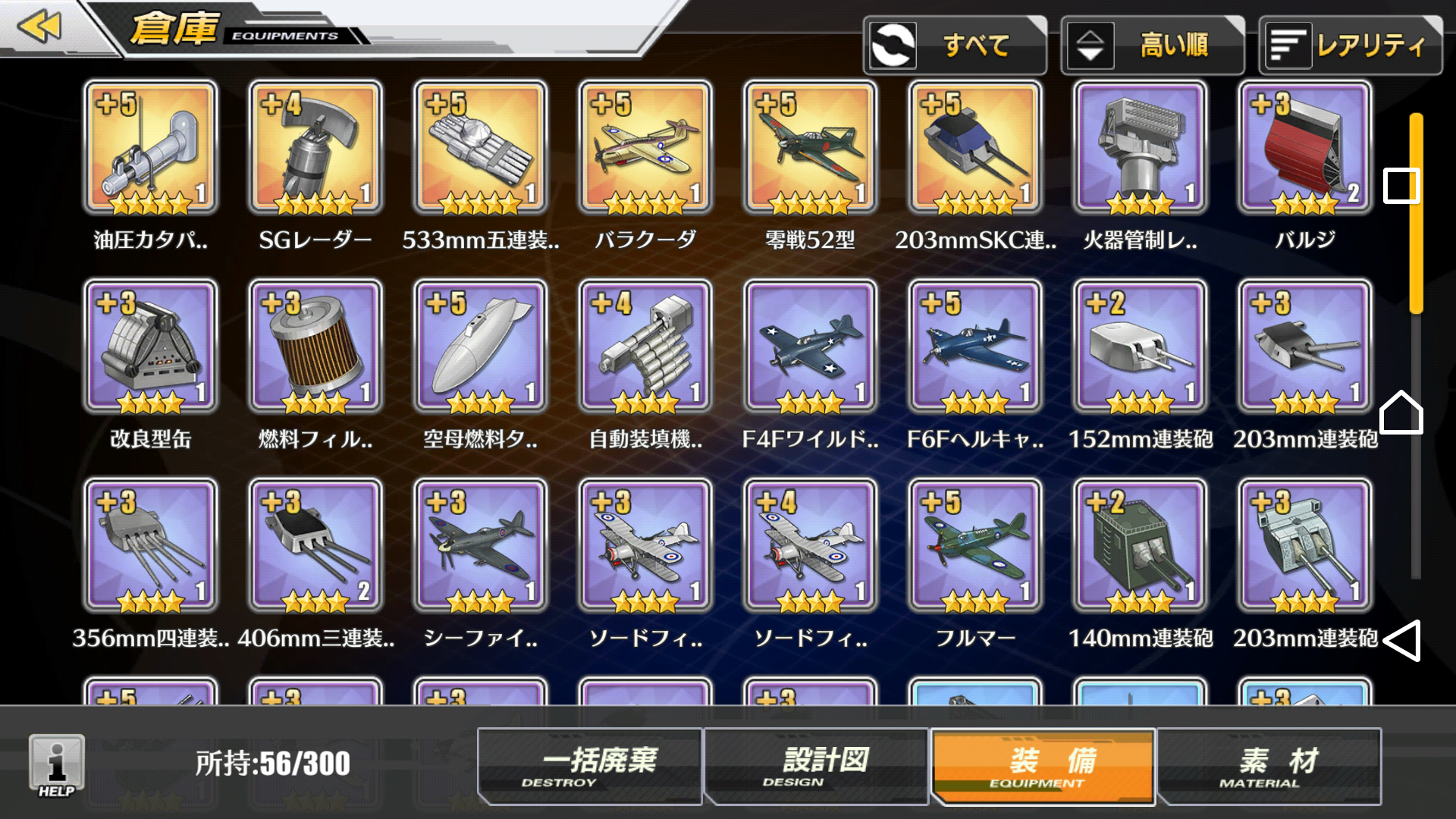
Task: Pick the 零戦52型 fighter plane
Action: tap(810, 148)
